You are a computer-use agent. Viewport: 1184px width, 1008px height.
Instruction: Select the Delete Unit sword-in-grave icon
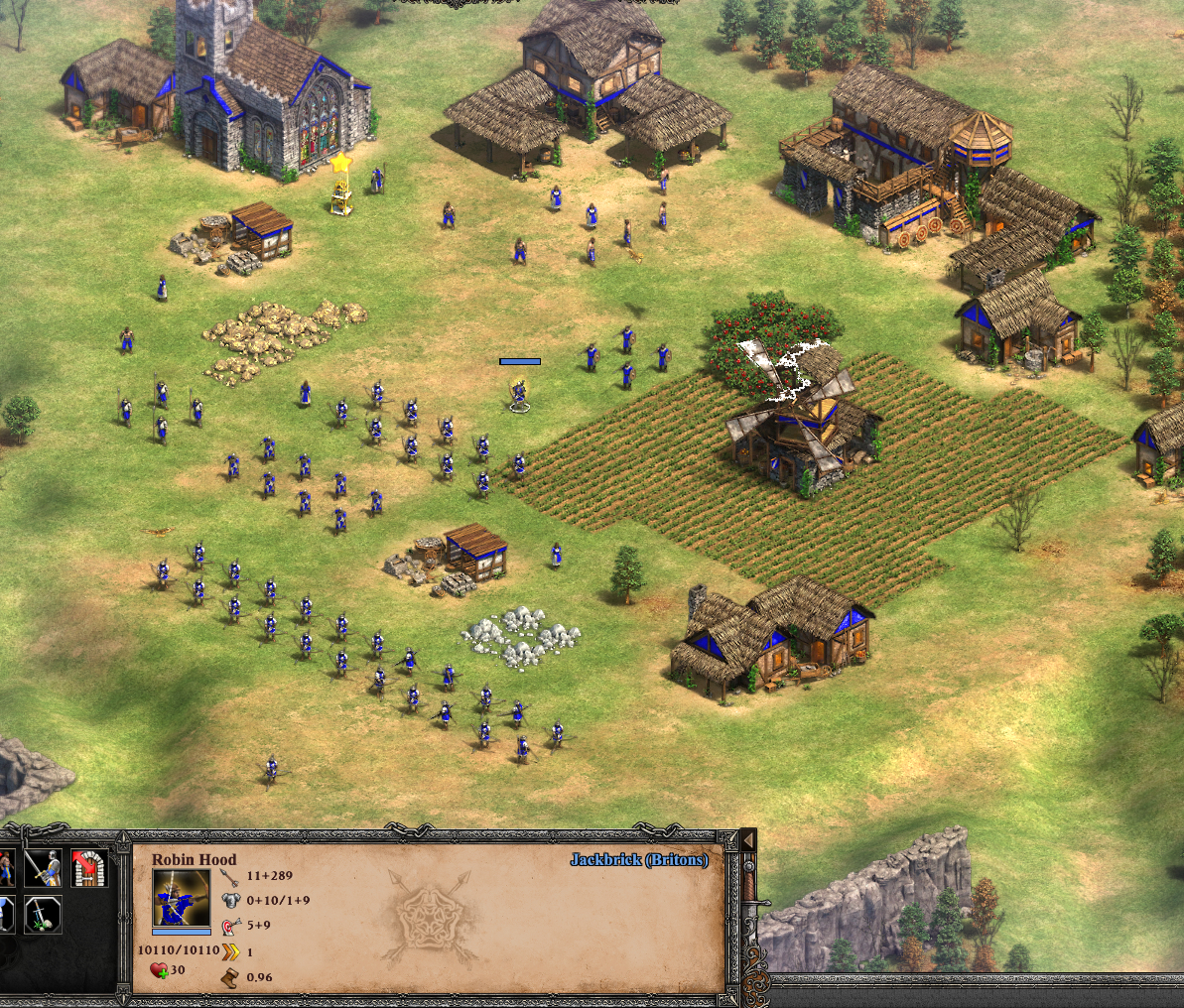coord(43,914)
